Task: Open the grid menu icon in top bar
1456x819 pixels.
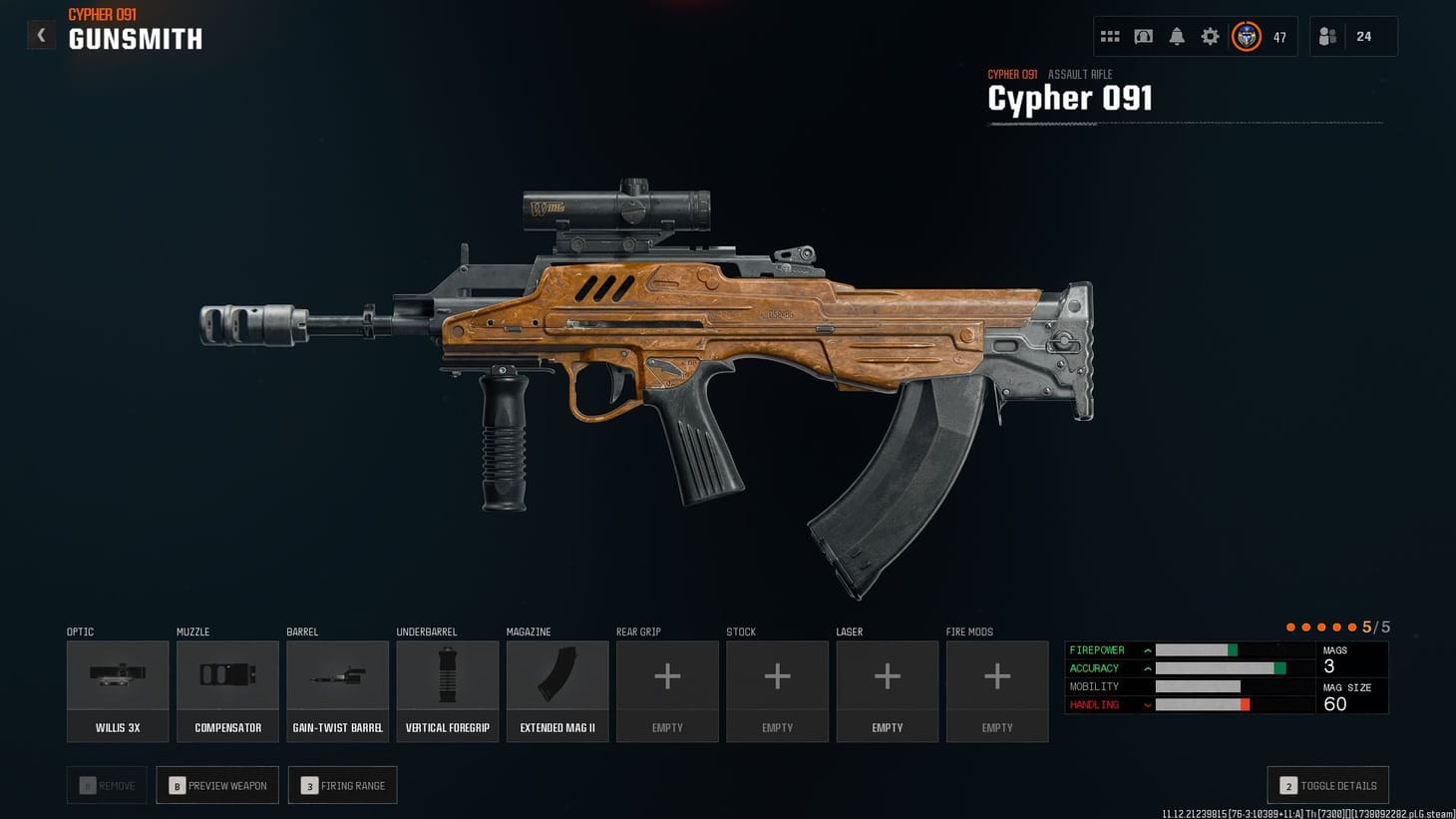Action: point(1110,36)
